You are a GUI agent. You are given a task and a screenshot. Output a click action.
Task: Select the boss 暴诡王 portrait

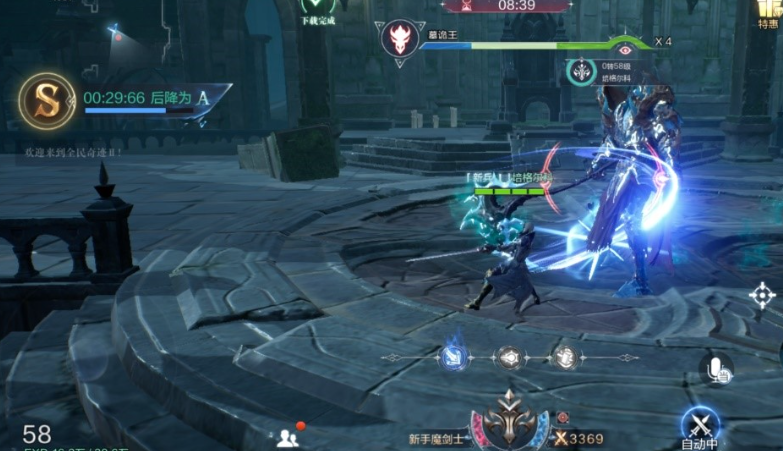pos(398,40)
